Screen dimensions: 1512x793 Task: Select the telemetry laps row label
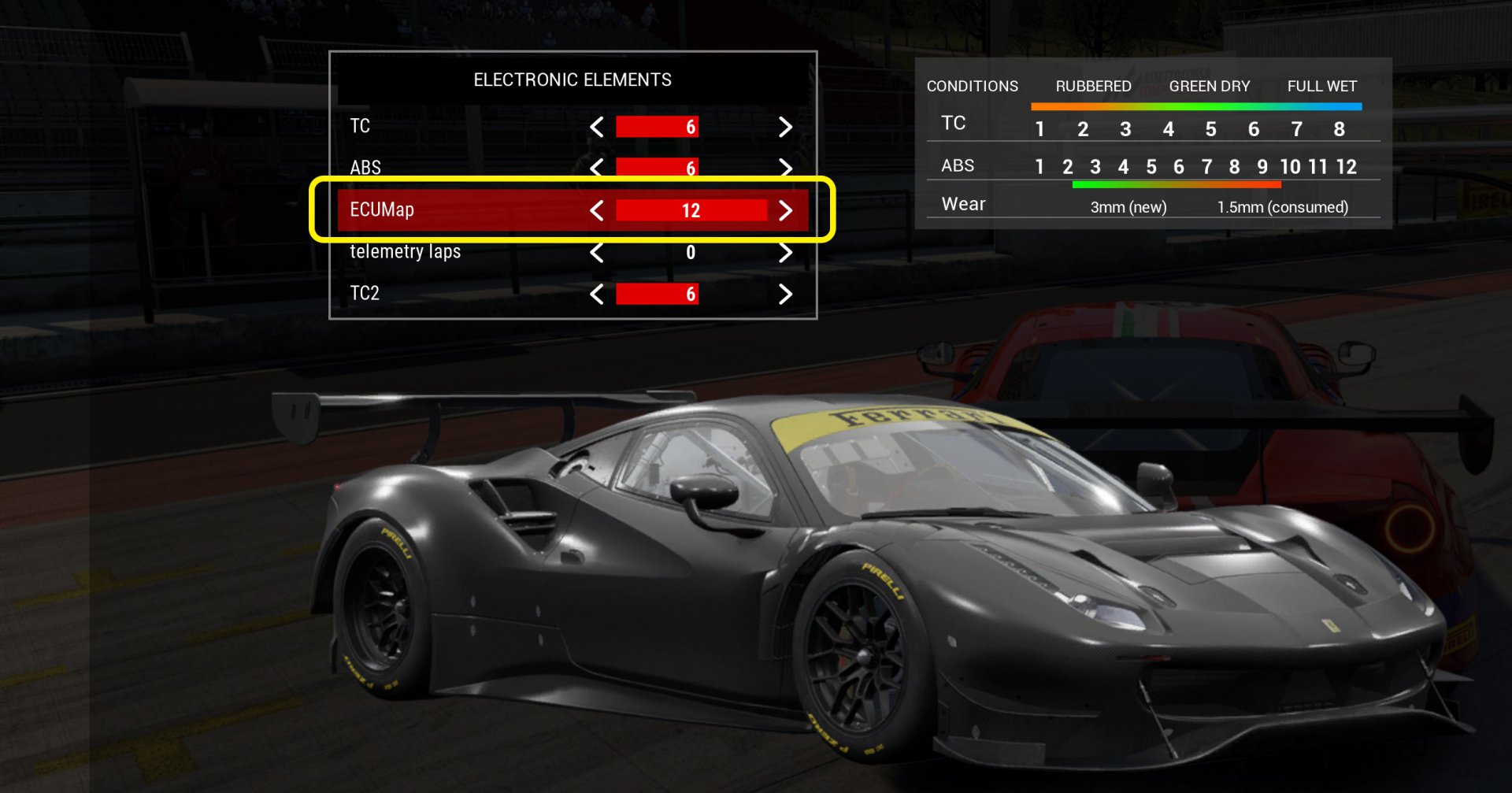(405, 252)
